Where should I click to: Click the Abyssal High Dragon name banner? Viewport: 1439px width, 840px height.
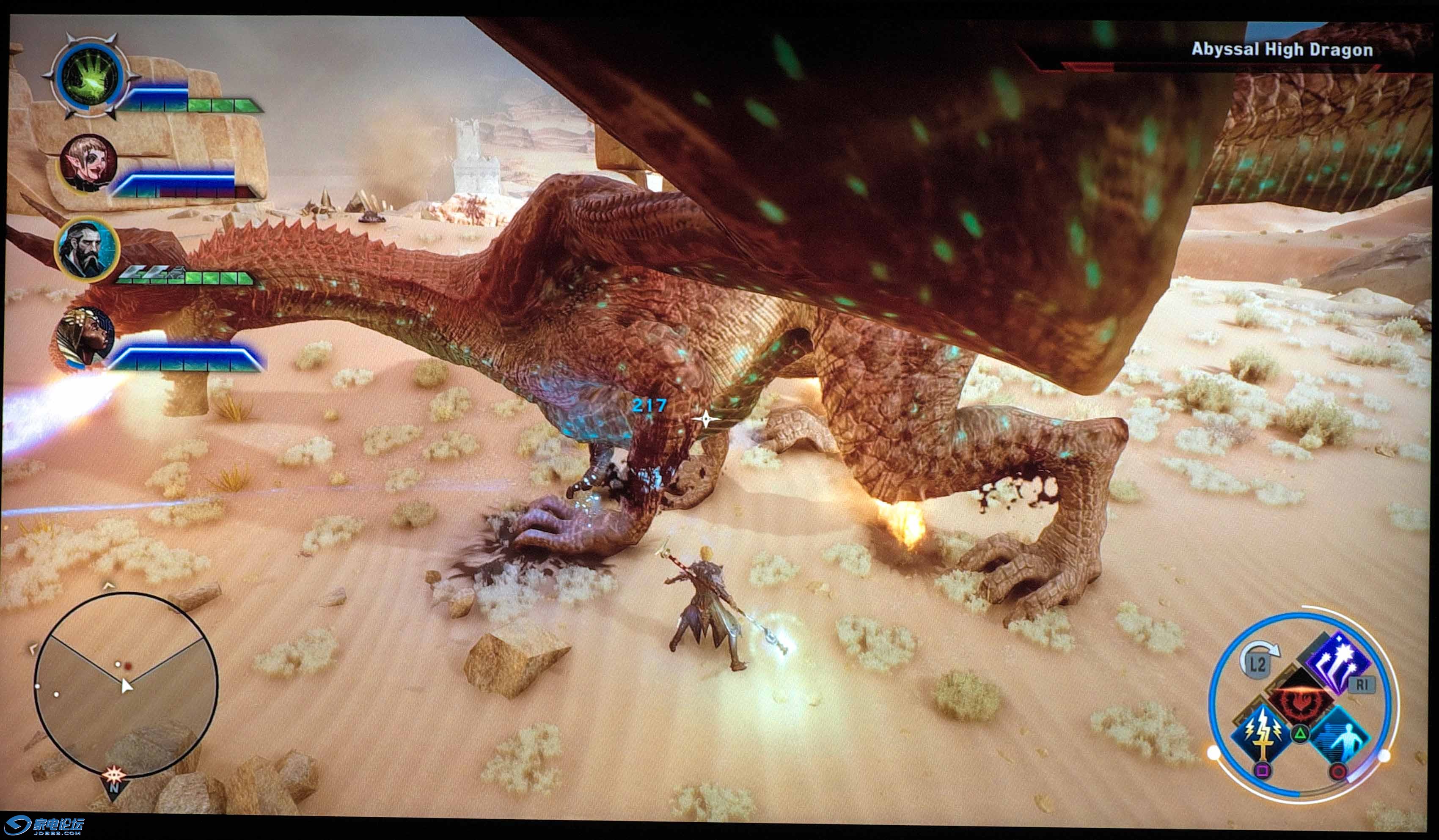pyautogui.click(x=1282, y=50)
